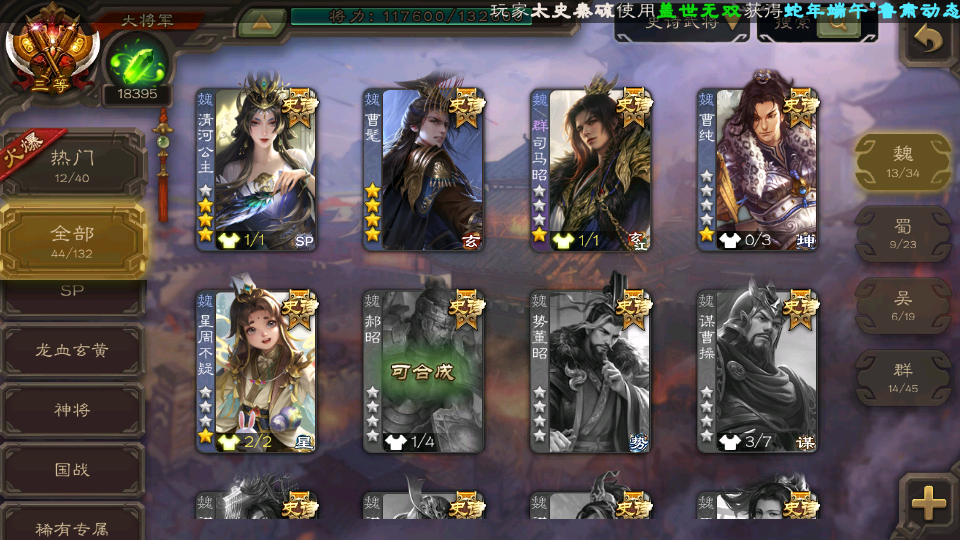Open the 国战 category
960x540 pixels.
72,469
